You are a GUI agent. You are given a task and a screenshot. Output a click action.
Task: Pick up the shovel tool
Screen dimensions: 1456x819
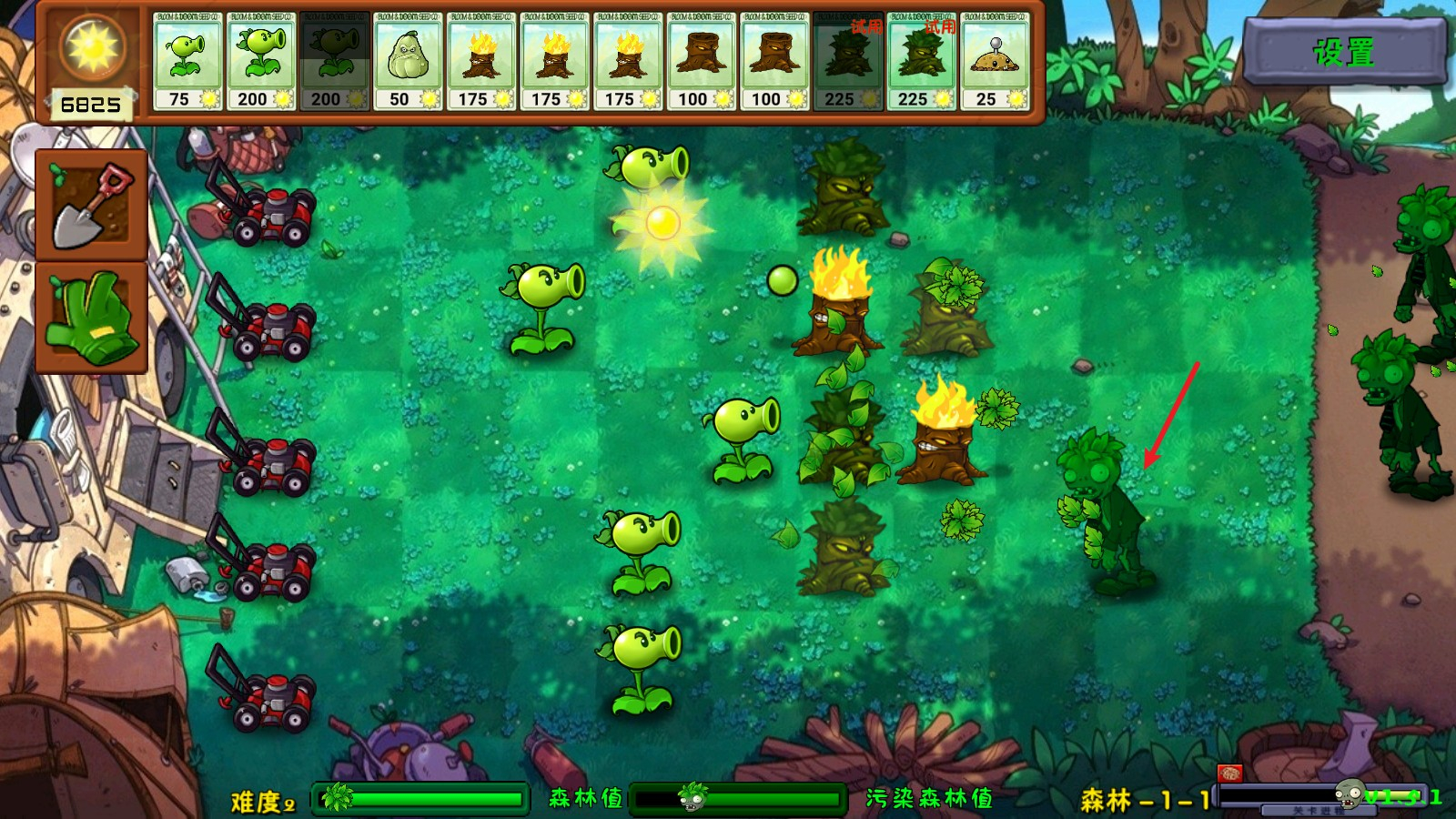tap(91, 205)
